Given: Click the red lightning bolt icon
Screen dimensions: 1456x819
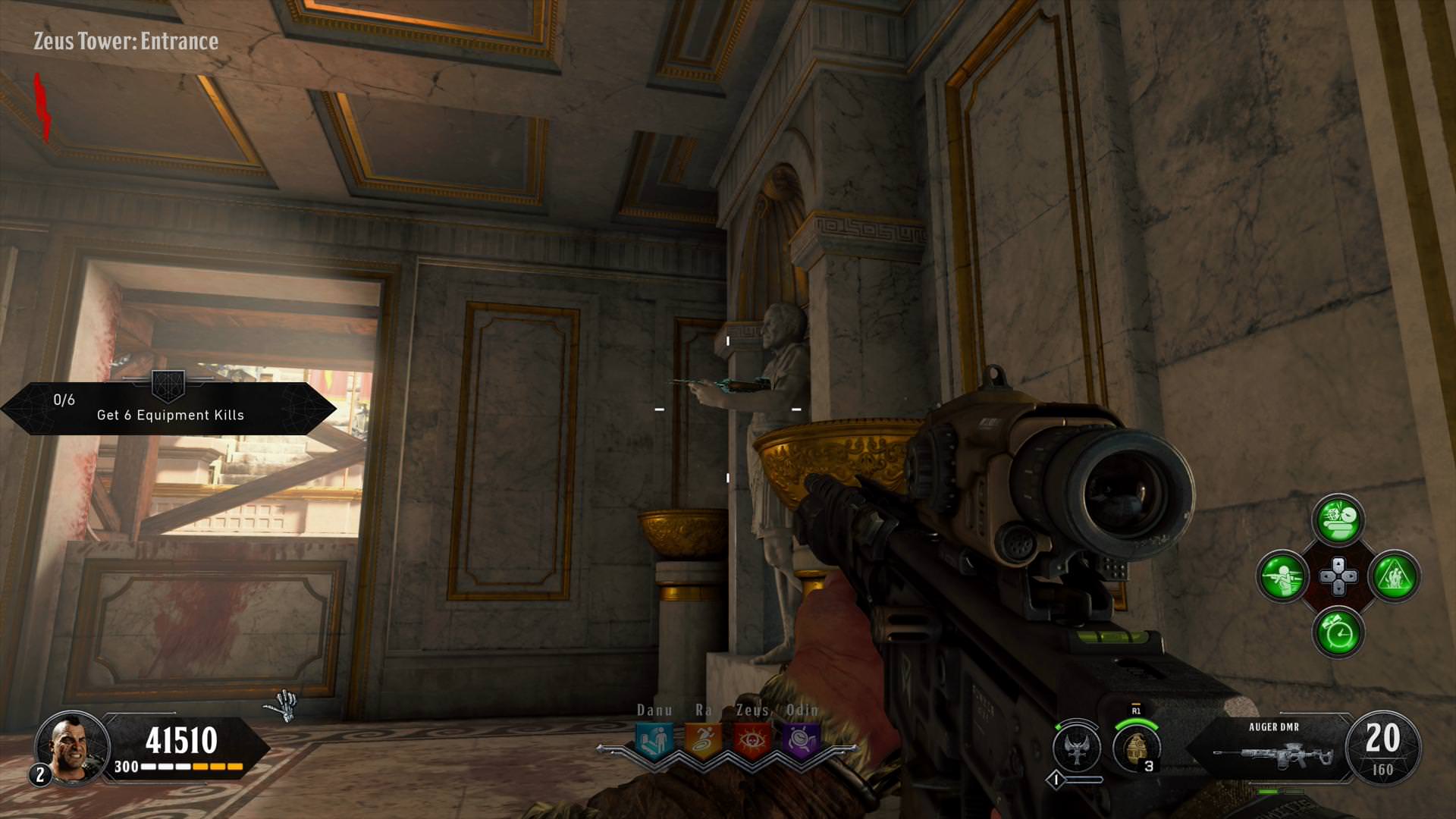Looking at the screenshot, I should click(43, 107).
